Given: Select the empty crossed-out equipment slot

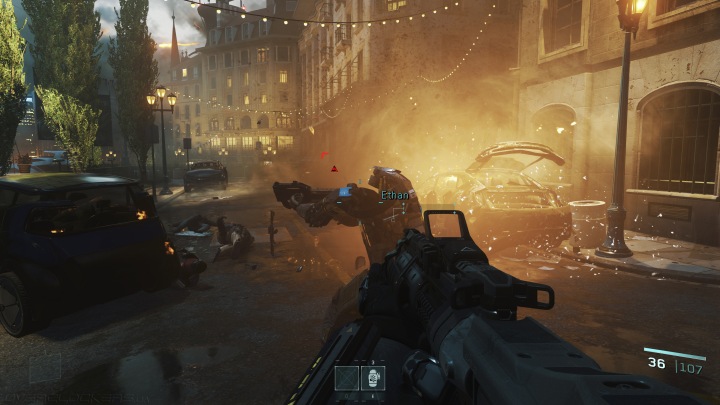Looking at the screenshot, I should click(x=347, y=377).
